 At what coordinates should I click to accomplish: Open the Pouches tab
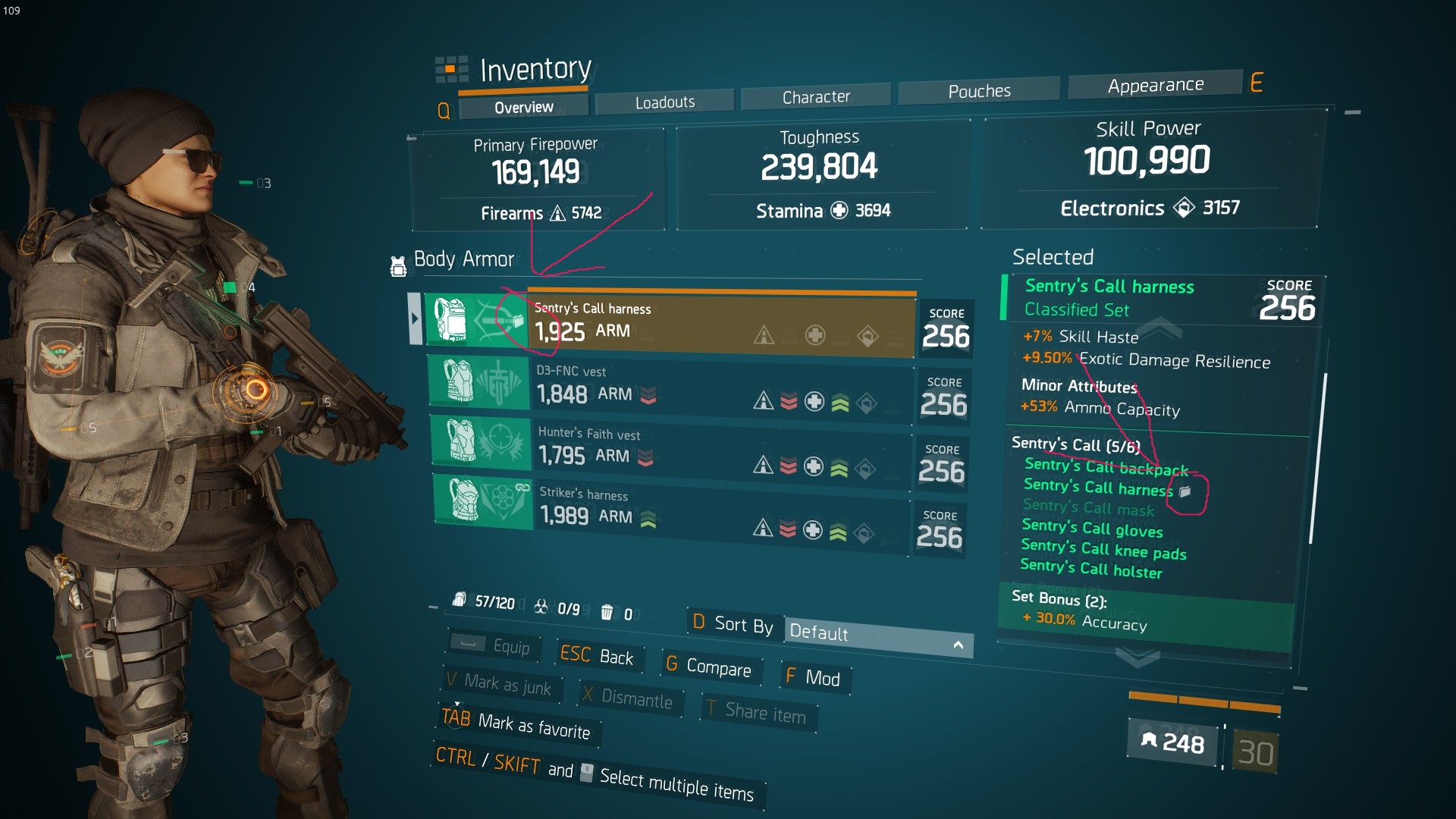click(978, 92)
